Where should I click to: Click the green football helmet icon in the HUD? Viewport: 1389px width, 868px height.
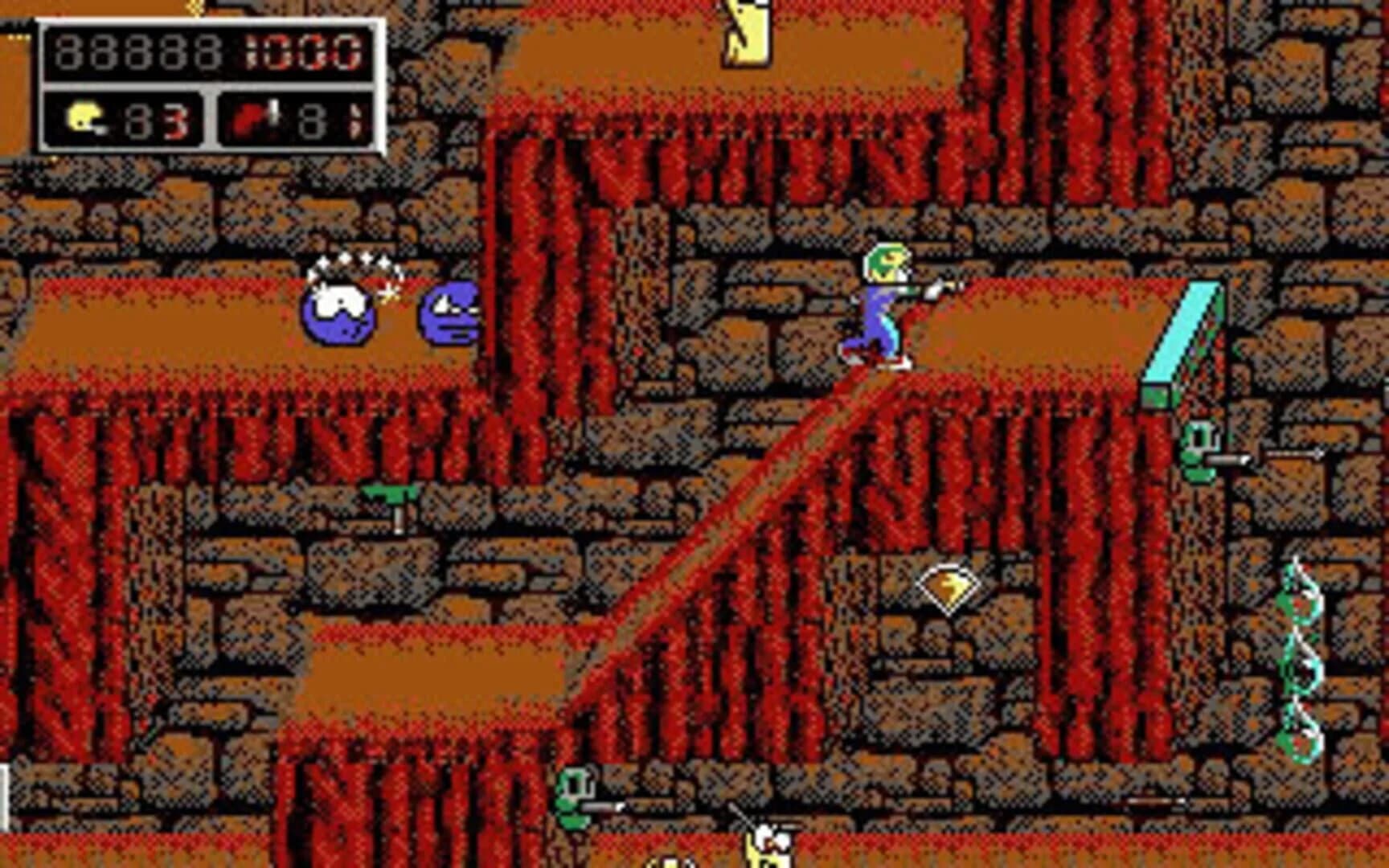tap(84, 117)
